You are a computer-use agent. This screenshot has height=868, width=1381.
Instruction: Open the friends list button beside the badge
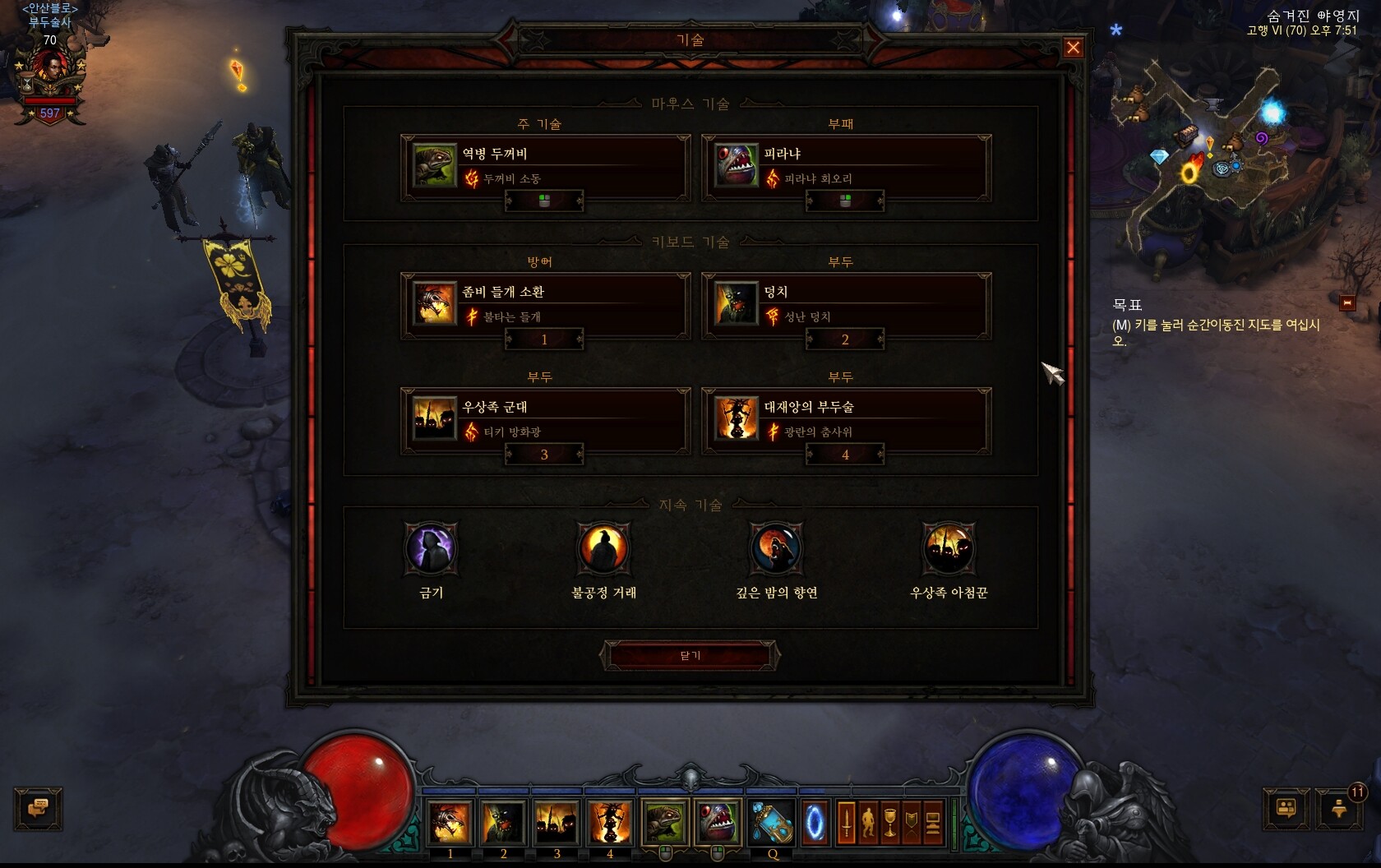click(1286, 808)
